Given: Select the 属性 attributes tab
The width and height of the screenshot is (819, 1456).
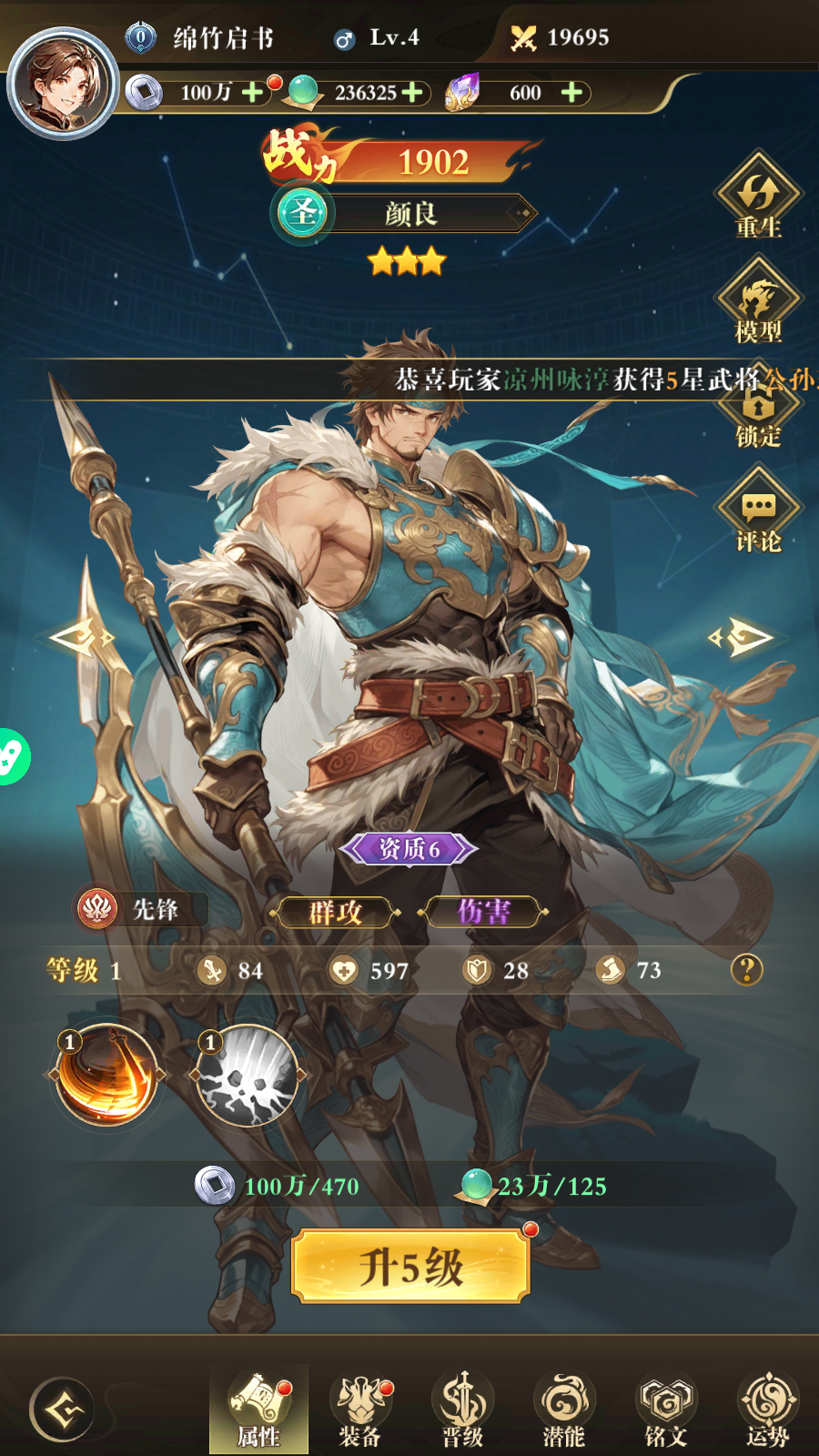Looking at the screenshot, I should pos(259,1409).
